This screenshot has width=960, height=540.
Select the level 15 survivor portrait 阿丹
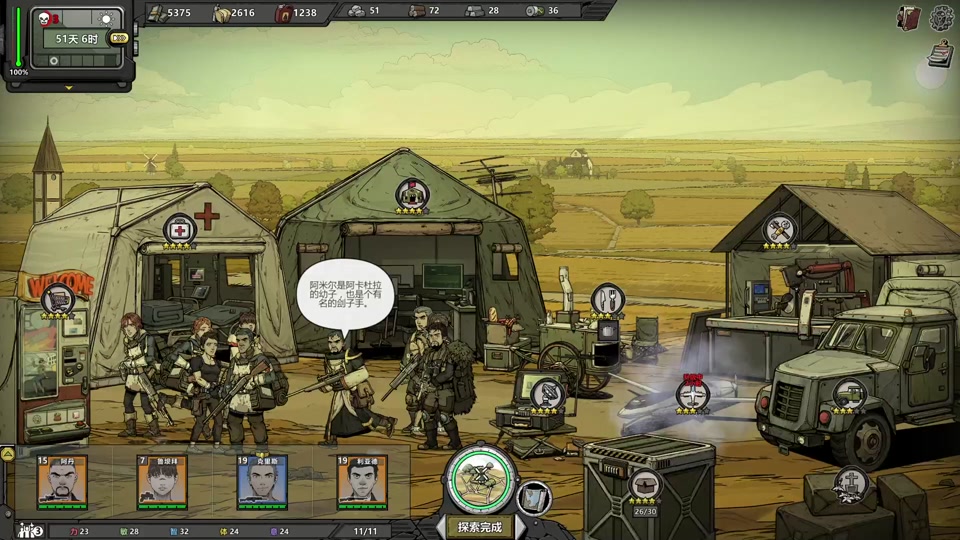pyautogui.click(x=62, y=481)
